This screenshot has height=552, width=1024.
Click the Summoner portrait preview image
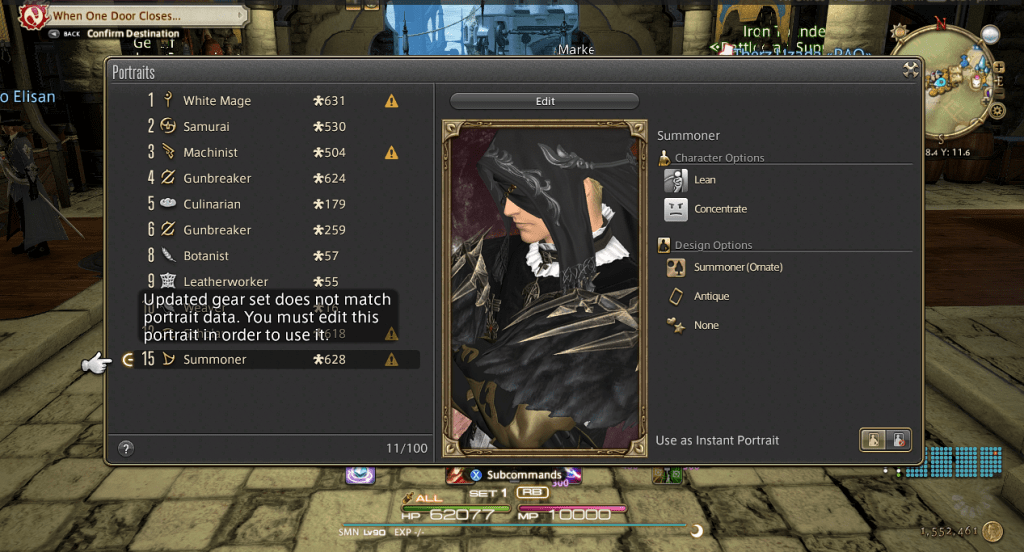(x=543, y=285)
